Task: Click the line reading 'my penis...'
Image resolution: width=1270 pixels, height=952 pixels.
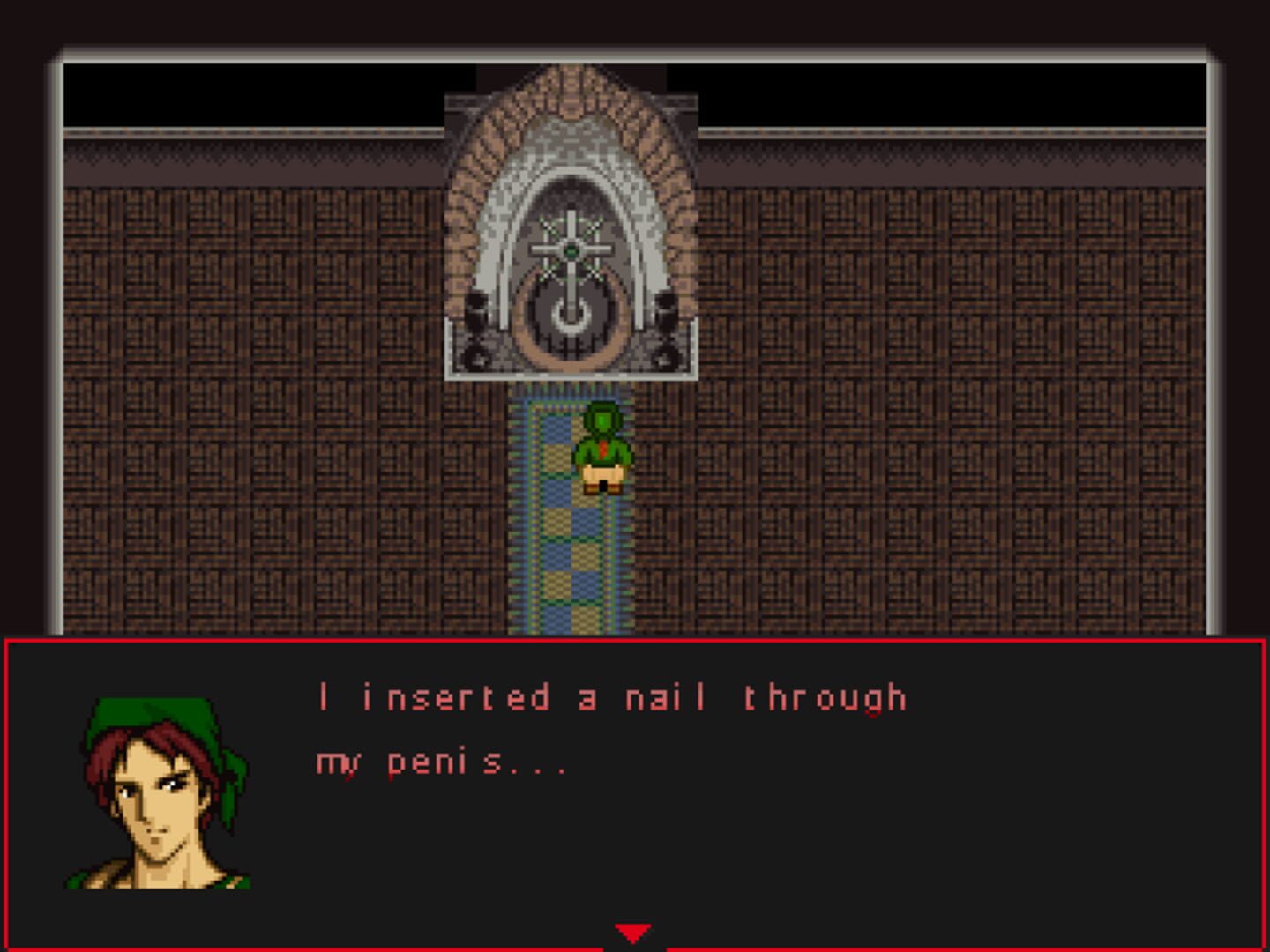Action: tap(441, 764)
